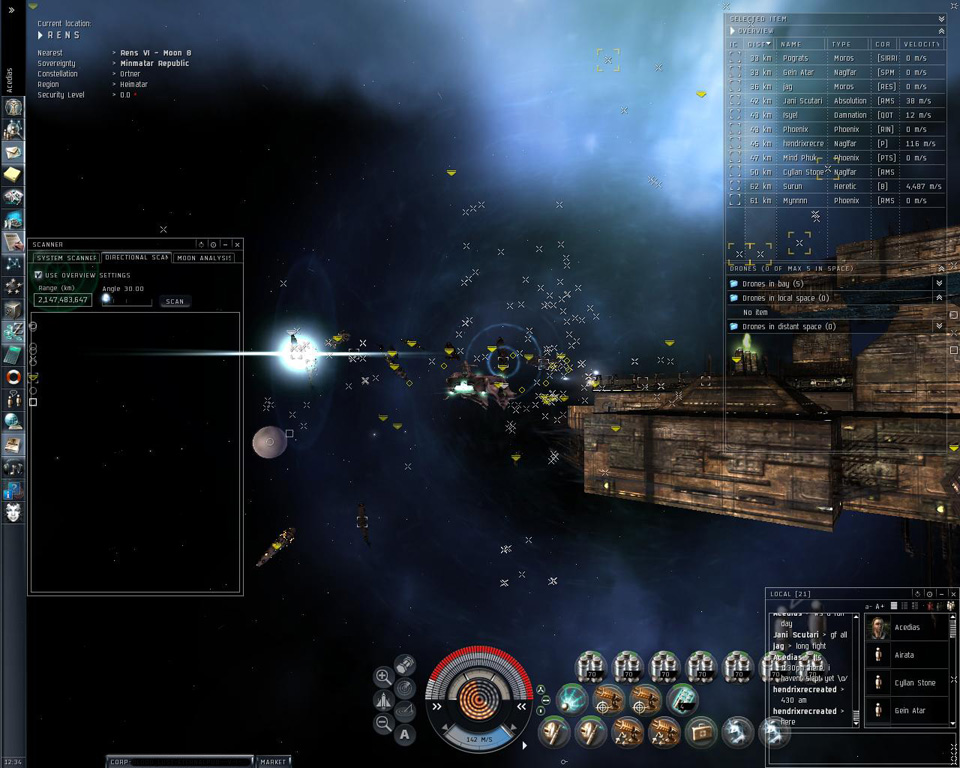The width and height of the screenshot is (960, 768).
Task: Close the Scanner window
Action: tap(237, 245)
